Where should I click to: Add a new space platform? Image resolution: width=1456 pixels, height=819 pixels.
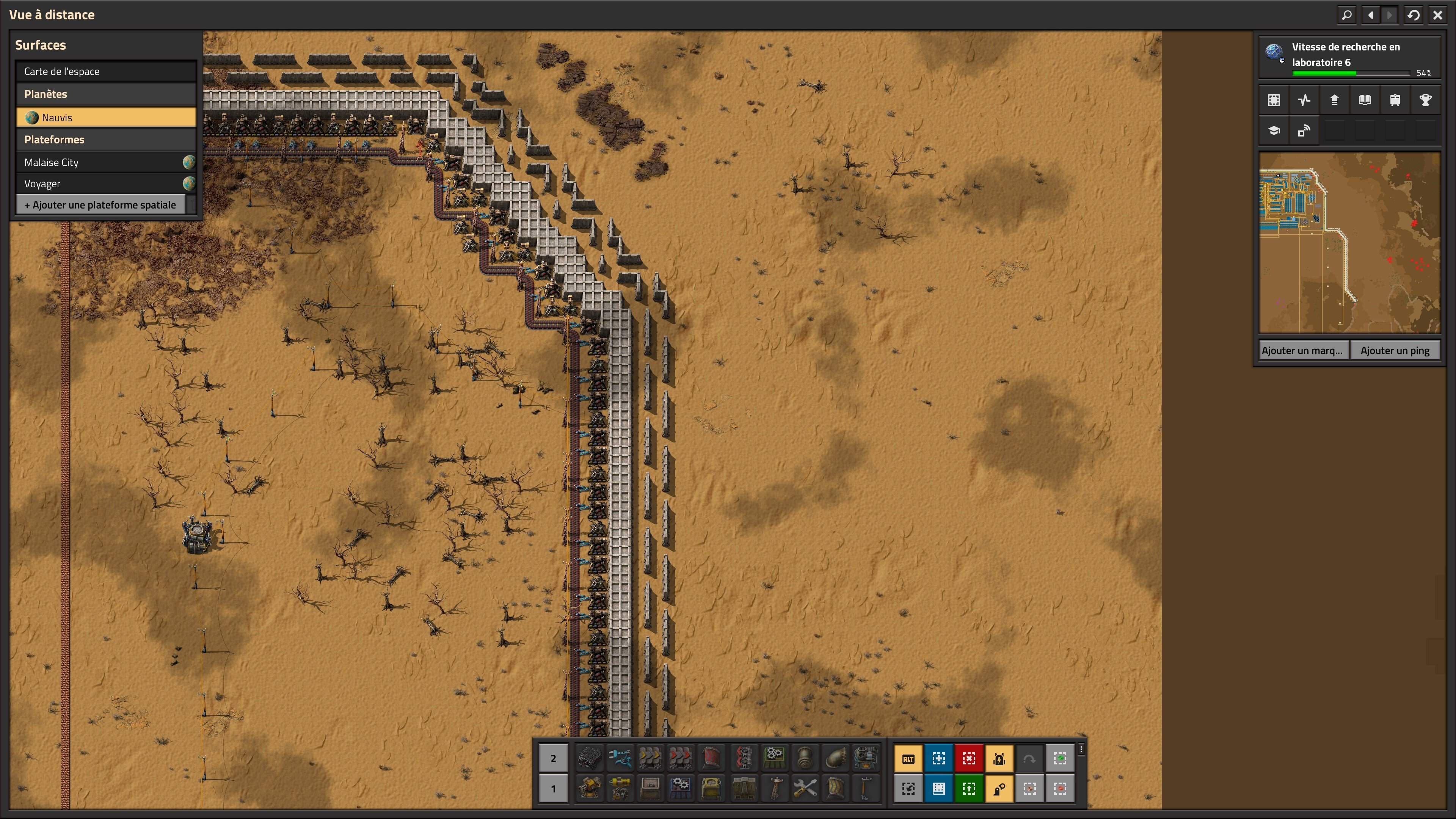[100, 205]
